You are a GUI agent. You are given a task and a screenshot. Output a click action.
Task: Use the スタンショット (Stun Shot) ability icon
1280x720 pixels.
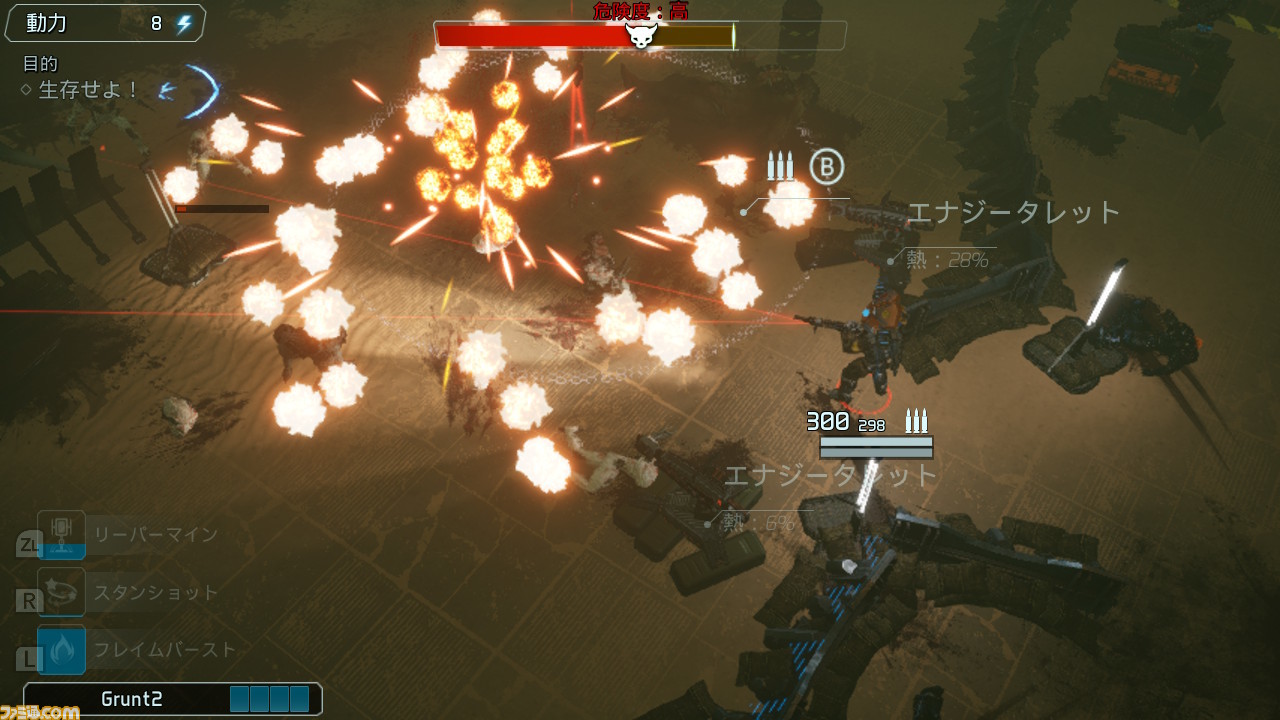pos(61,592)
